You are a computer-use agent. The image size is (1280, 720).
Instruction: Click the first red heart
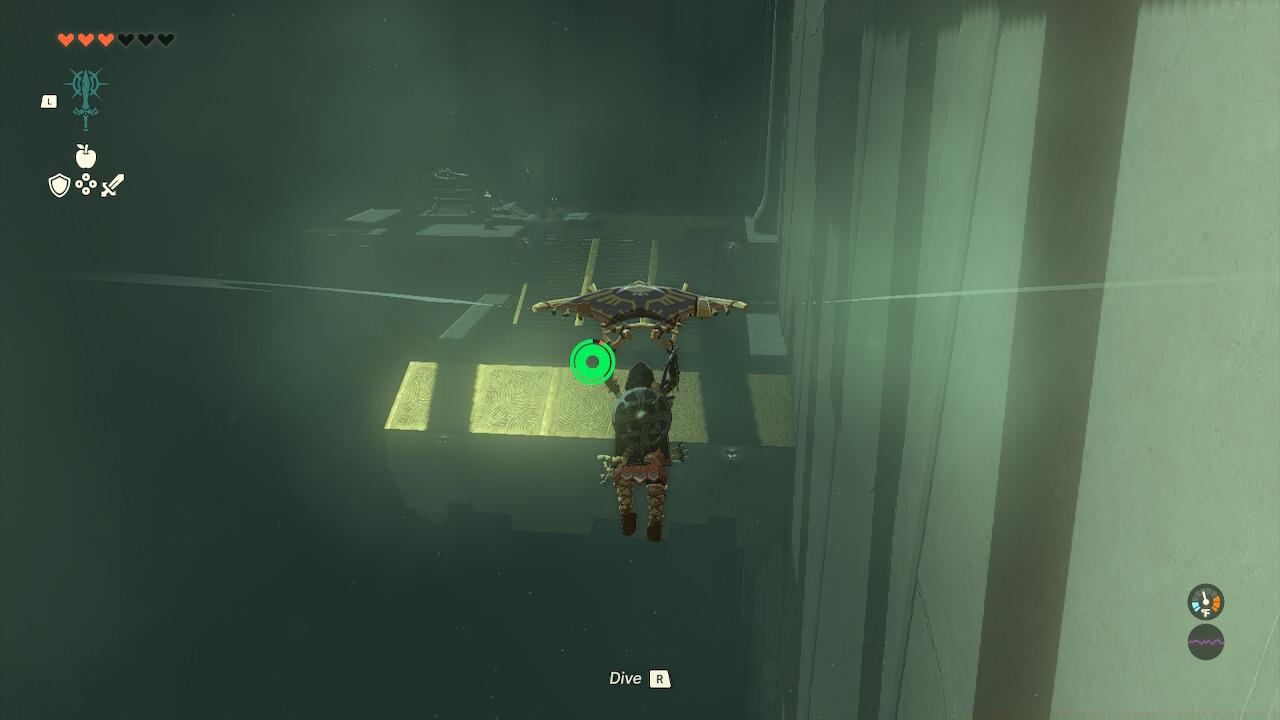pyautogui.click(x=66, y=40)
